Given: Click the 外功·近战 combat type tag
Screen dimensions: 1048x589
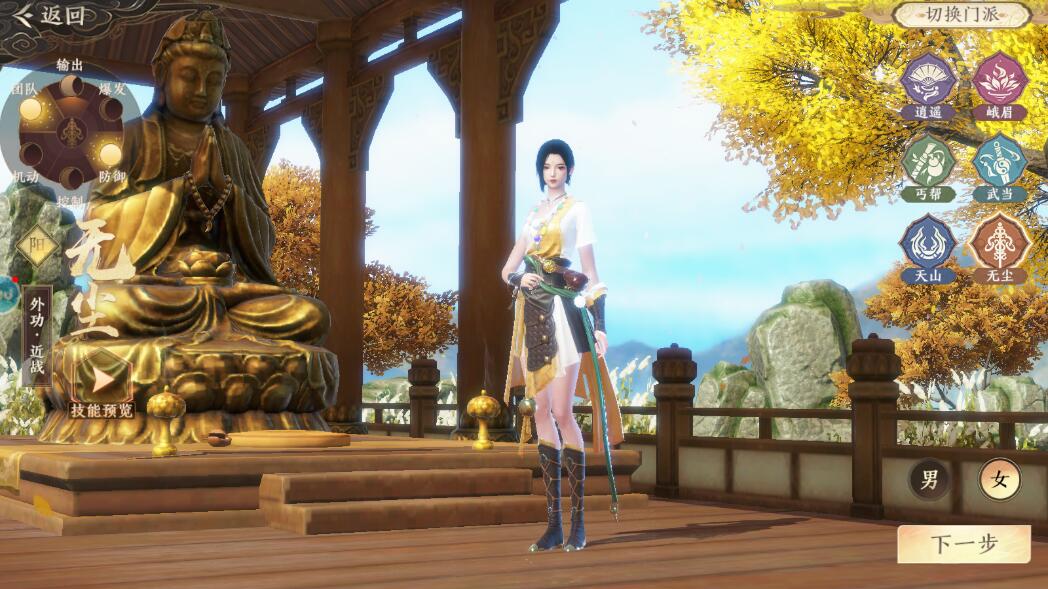Looking at the screenshot, I should pos(37,322).
